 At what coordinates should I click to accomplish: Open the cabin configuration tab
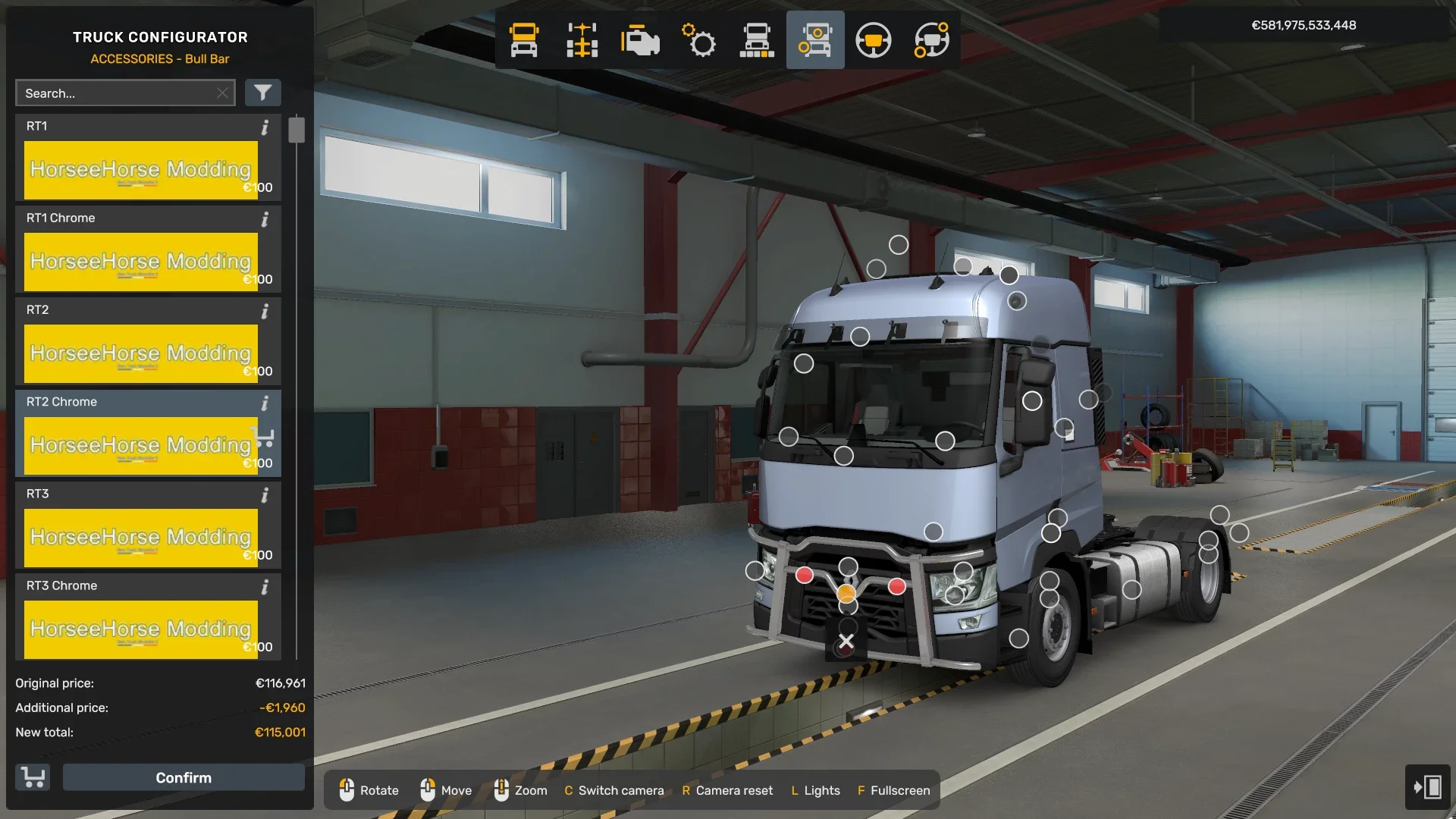tap(523, 40)
